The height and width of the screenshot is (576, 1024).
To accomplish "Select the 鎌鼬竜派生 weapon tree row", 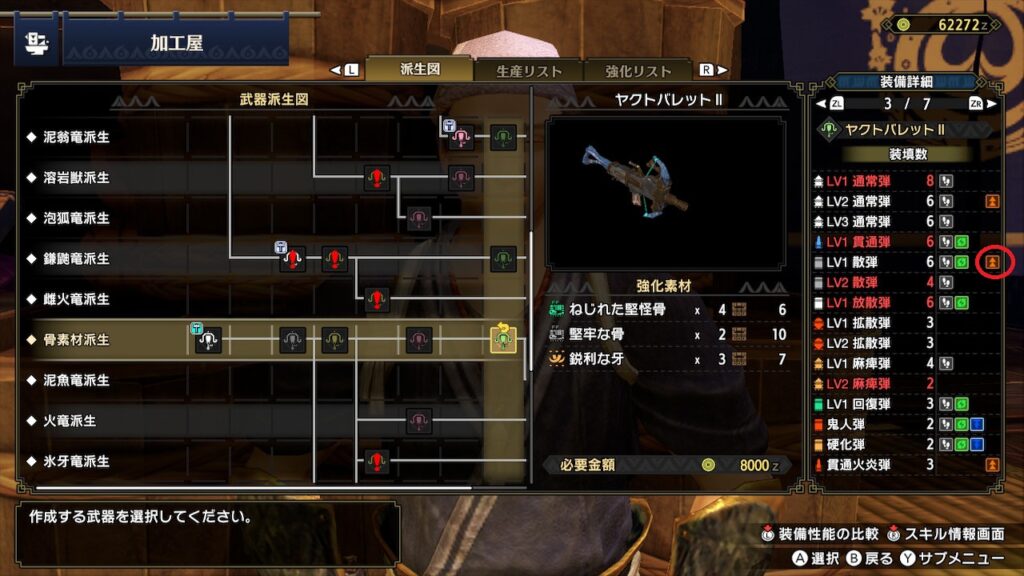I will tap(70, 259).
